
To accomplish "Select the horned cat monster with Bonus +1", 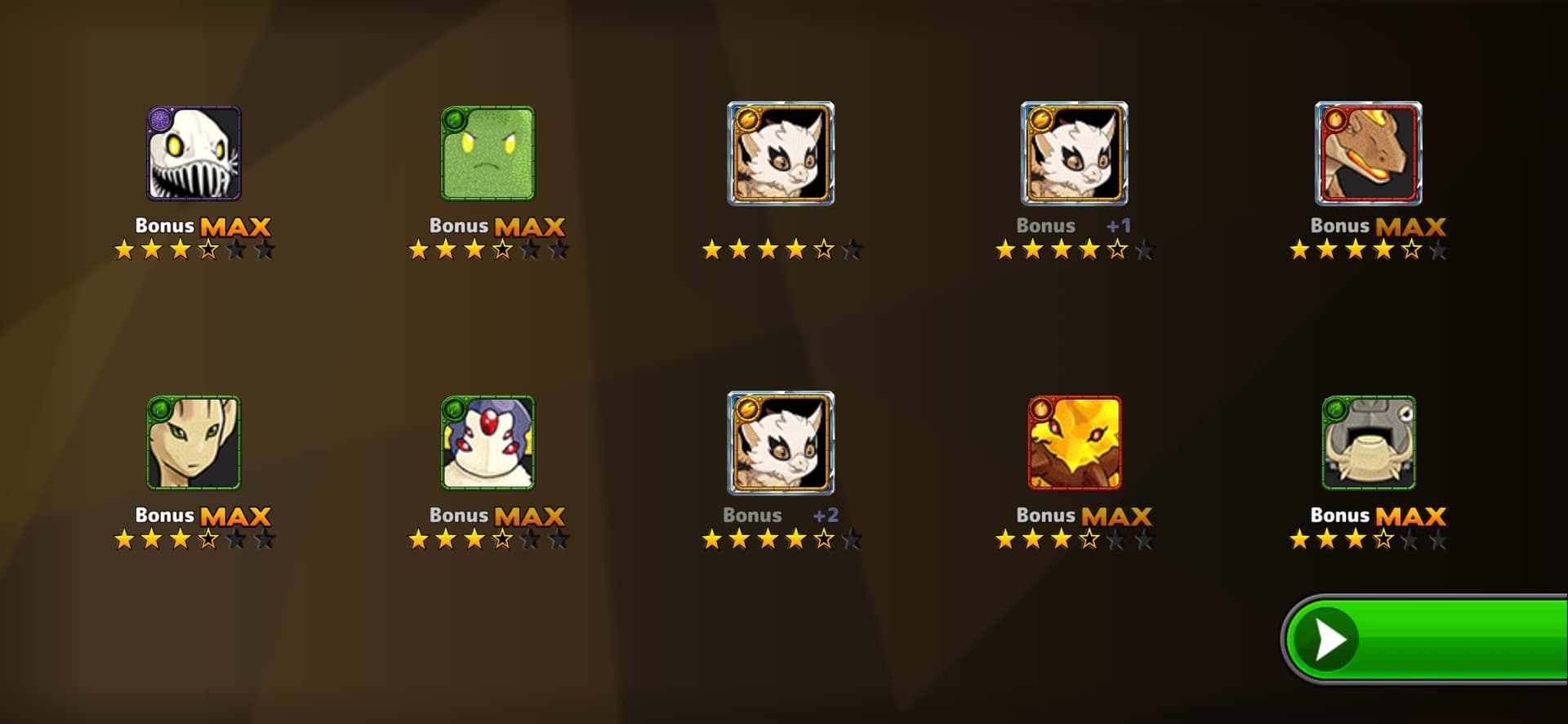I will tap(1074, 154).
